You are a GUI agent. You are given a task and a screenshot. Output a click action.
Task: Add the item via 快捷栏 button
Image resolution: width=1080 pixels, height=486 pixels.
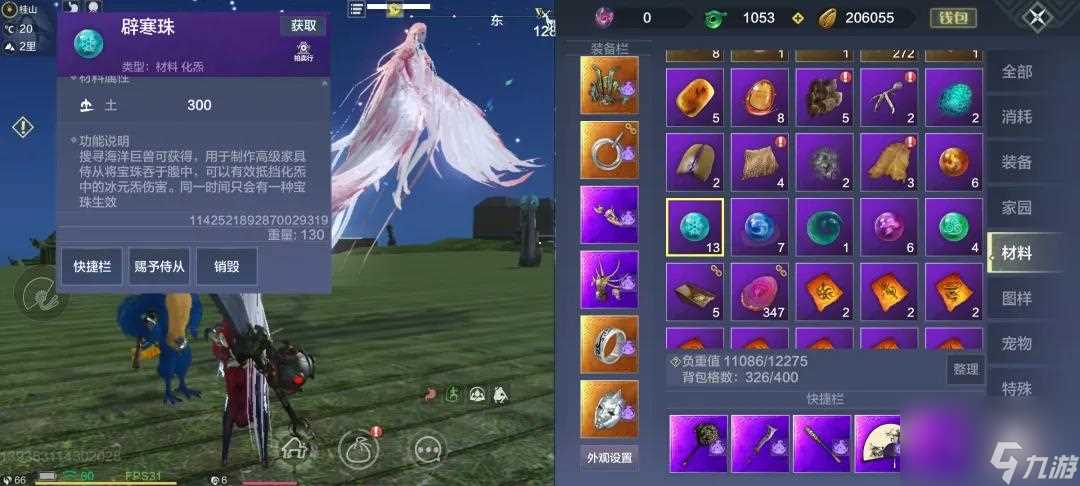(x=91, y=267)
